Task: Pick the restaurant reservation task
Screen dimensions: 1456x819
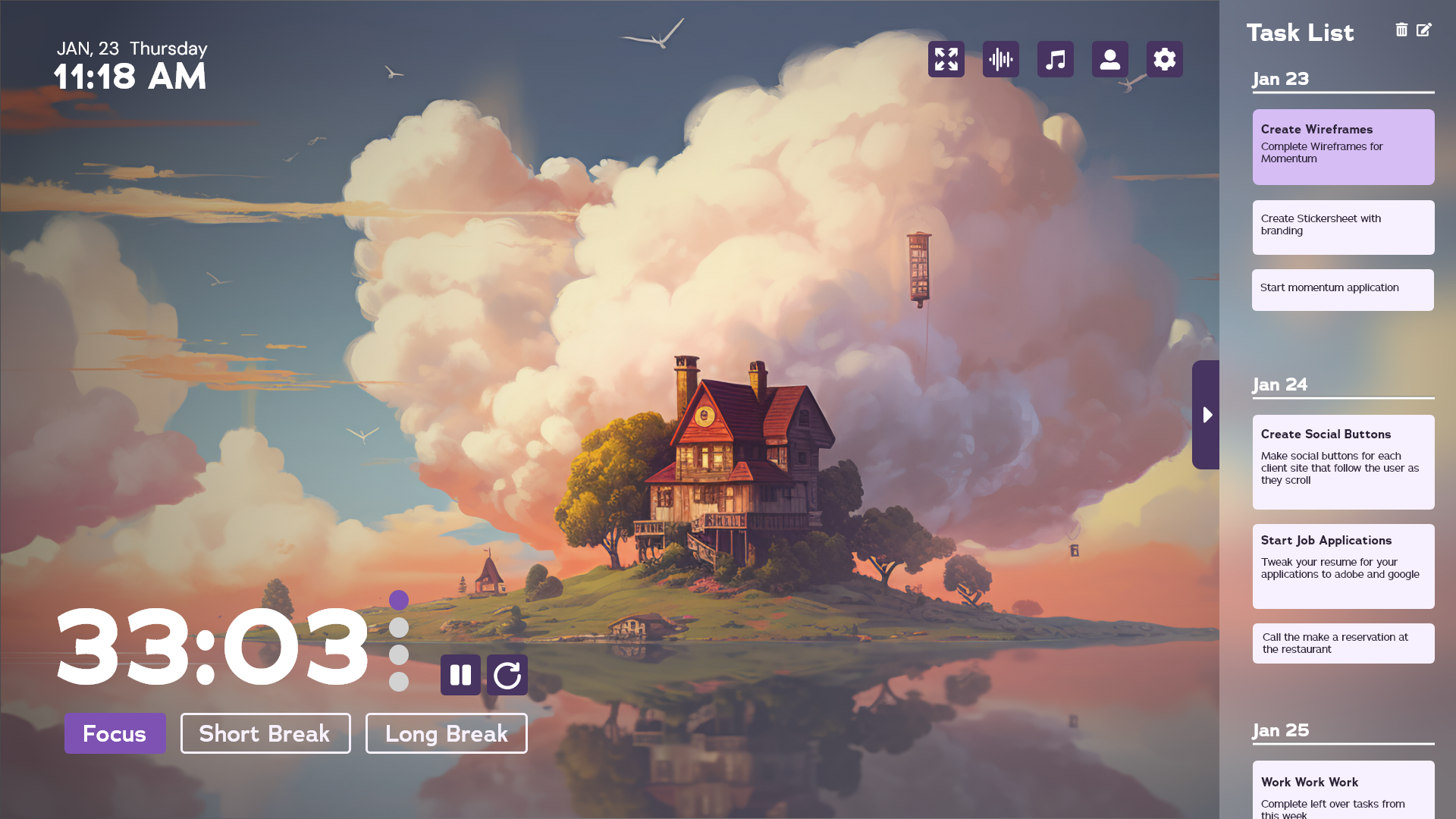Action: (1343, 643)
